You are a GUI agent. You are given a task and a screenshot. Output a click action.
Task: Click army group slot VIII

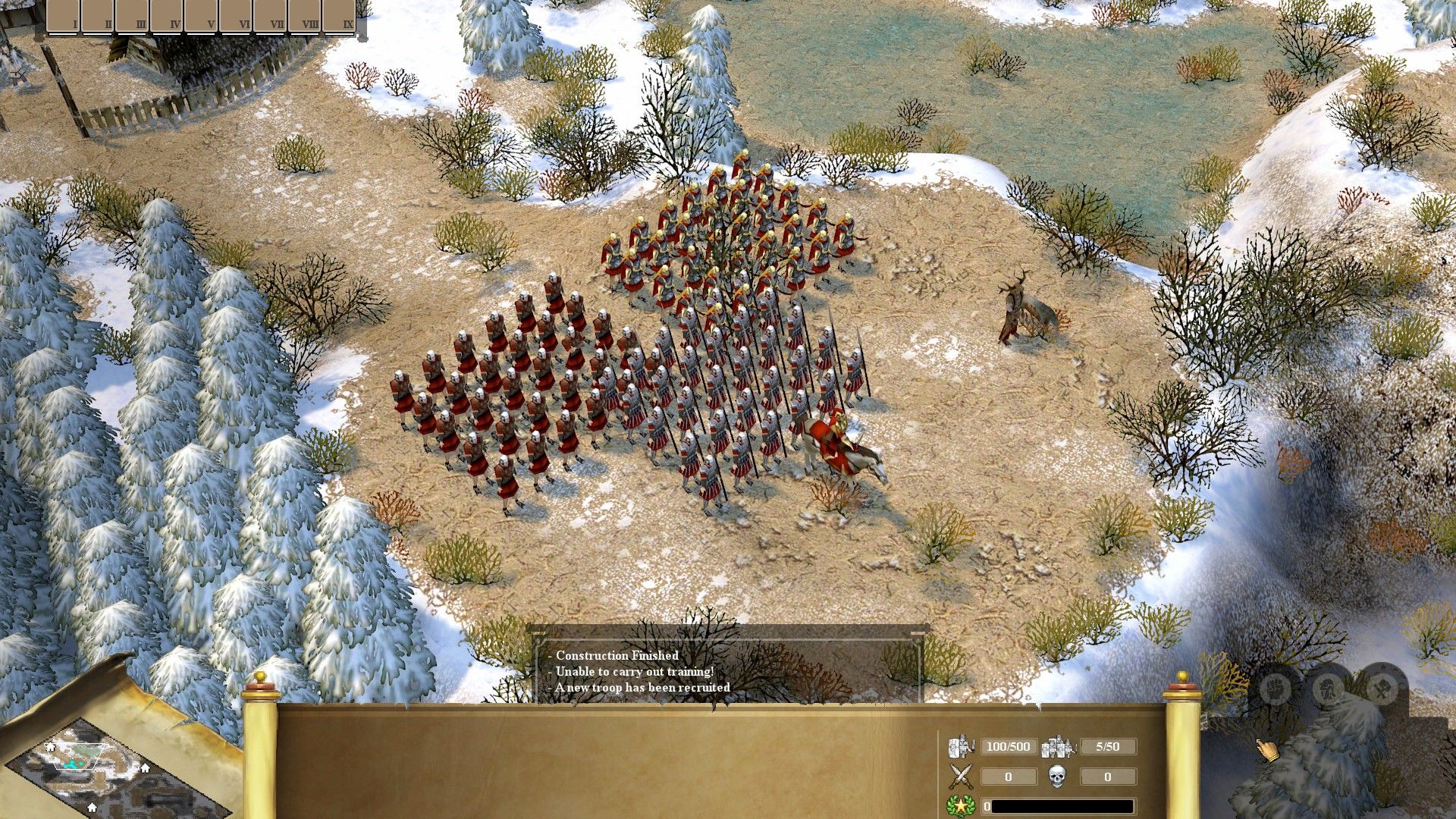[304, 16]
